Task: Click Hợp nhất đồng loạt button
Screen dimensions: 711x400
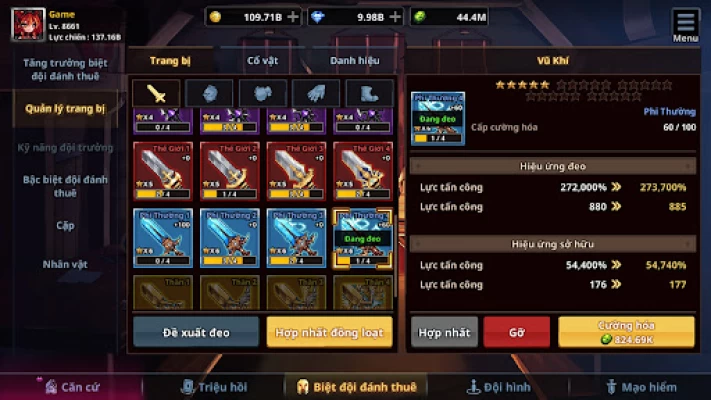Action: point(329,332)
